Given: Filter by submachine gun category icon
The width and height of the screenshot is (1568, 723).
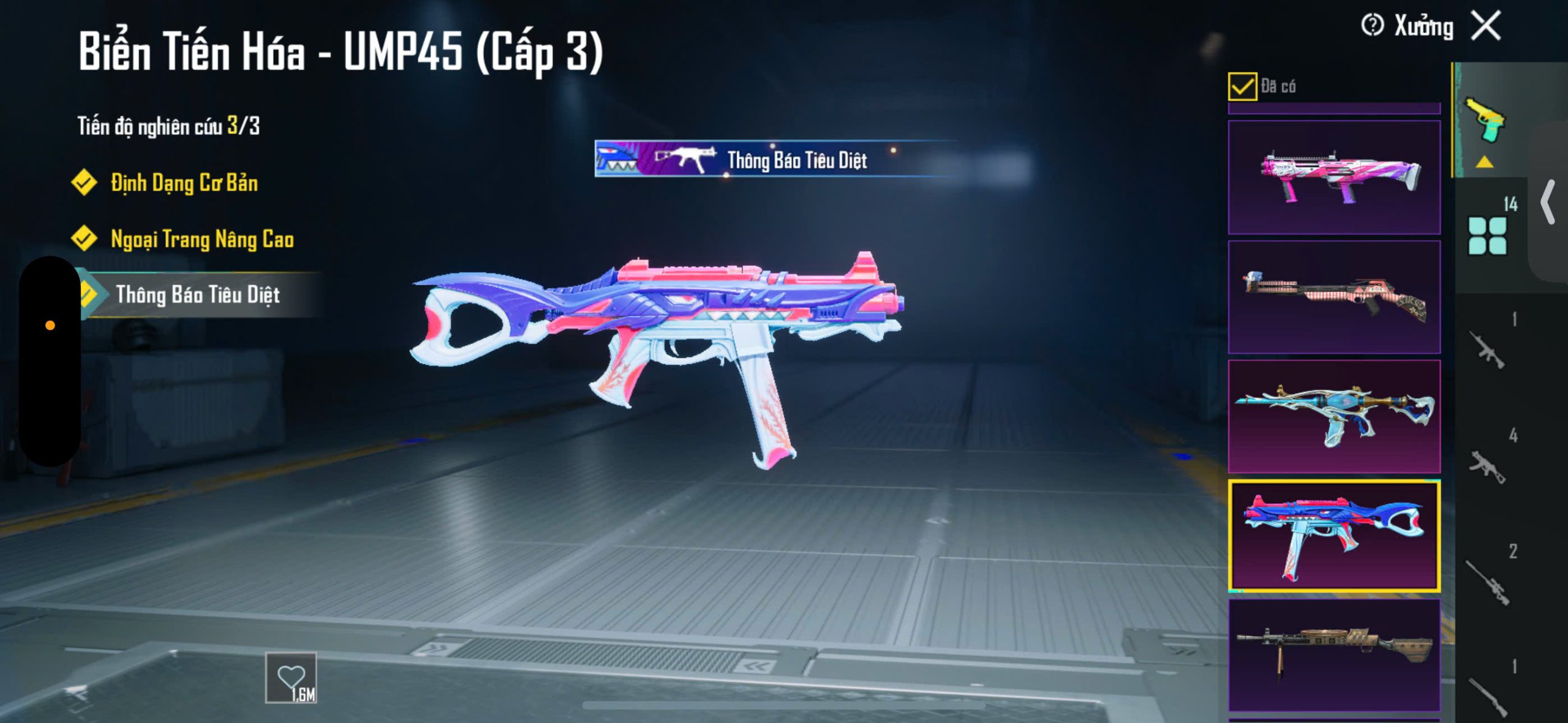Looking at the screenshot, I should point(1487,466).
